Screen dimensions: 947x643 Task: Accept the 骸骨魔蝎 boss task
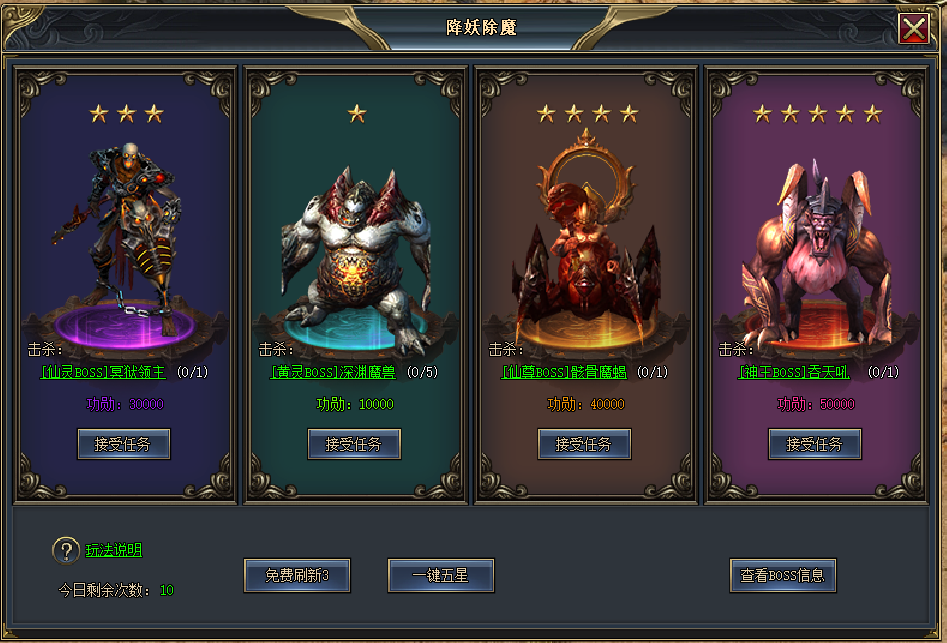pyautogui.click(x=584, y=444)
